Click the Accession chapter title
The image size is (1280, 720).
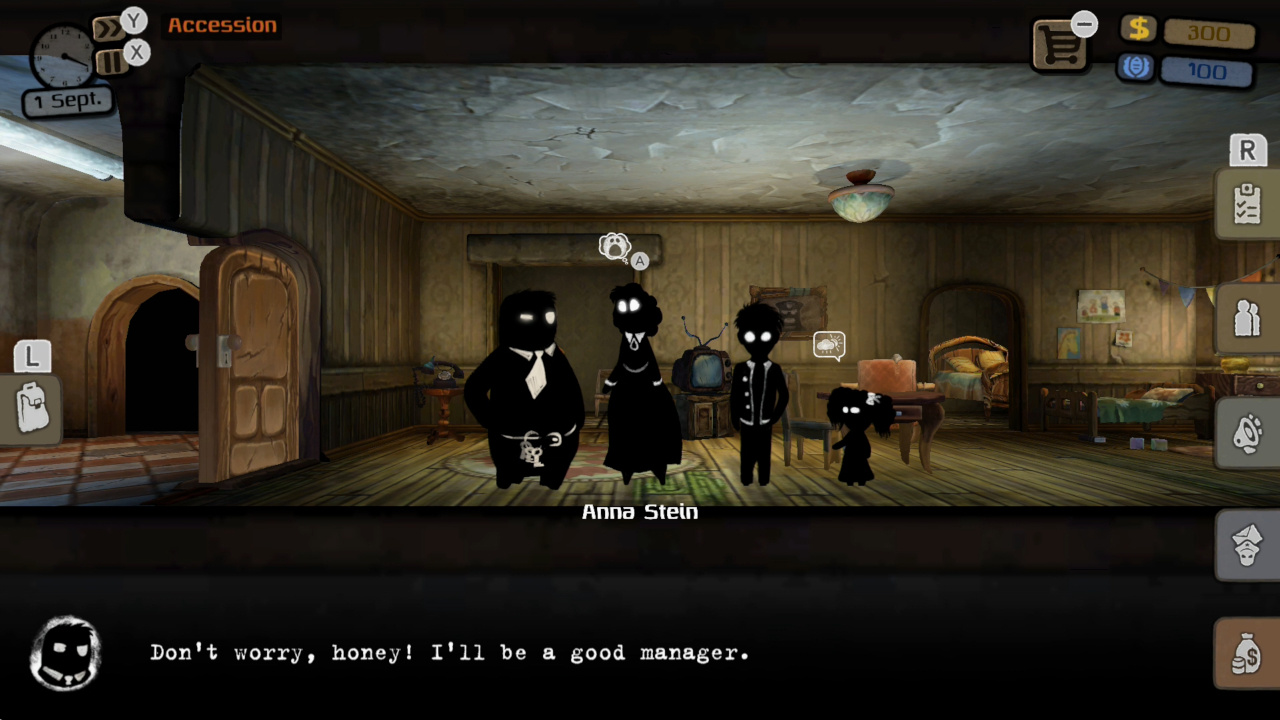tap(222, 25)
